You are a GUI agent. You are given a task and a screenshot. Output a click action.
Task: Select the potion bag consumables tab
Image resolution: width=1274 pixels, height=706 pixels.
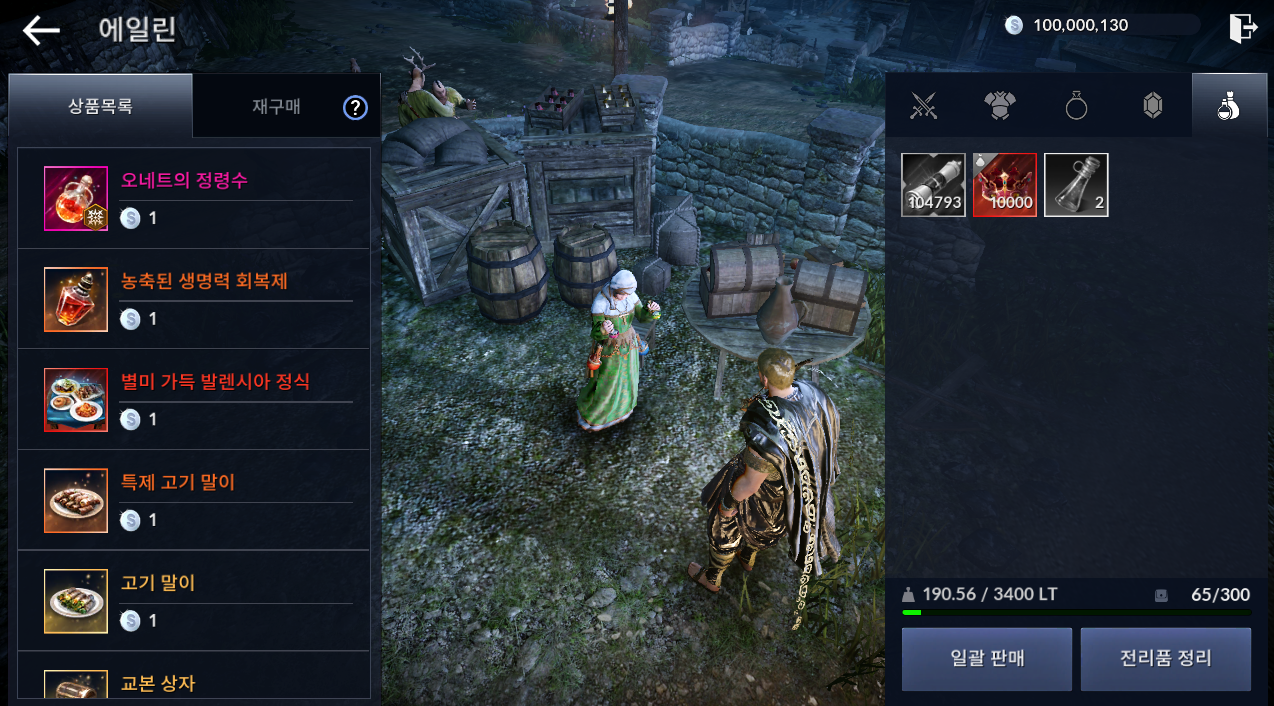1229,105
